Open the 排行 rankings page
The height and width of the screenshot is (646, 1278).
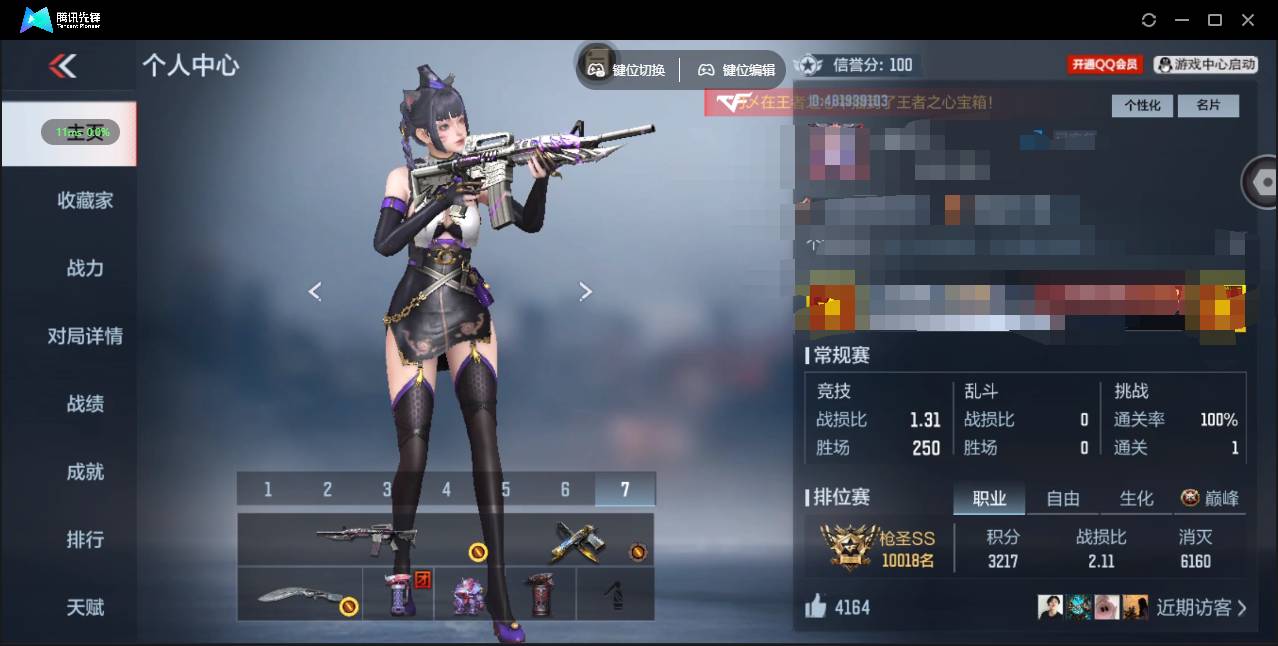click(x=85, y=540)
